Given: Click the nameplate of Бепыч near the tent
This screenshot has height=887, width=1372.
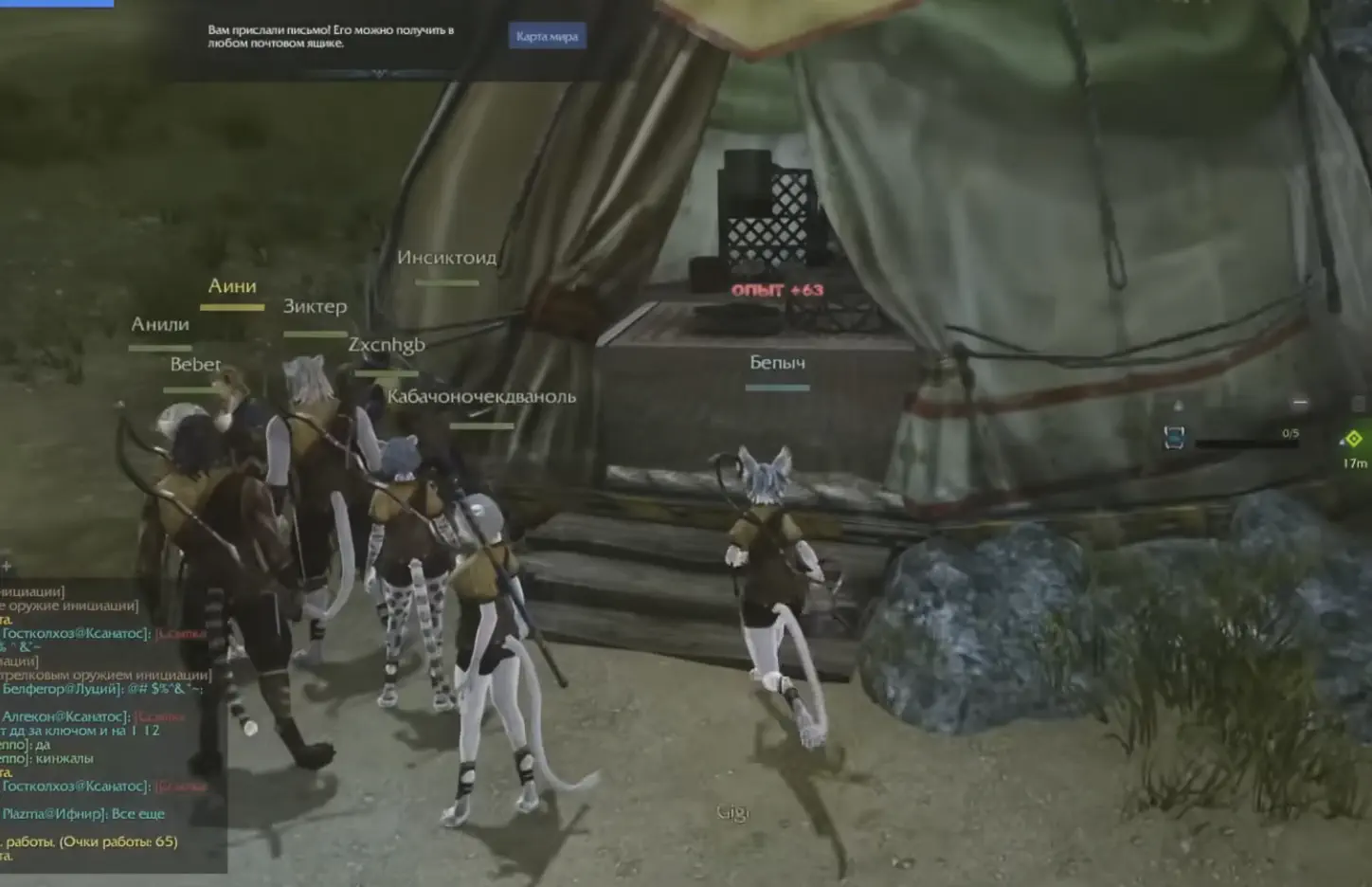Looking at the screenshot, I should 778,362.
